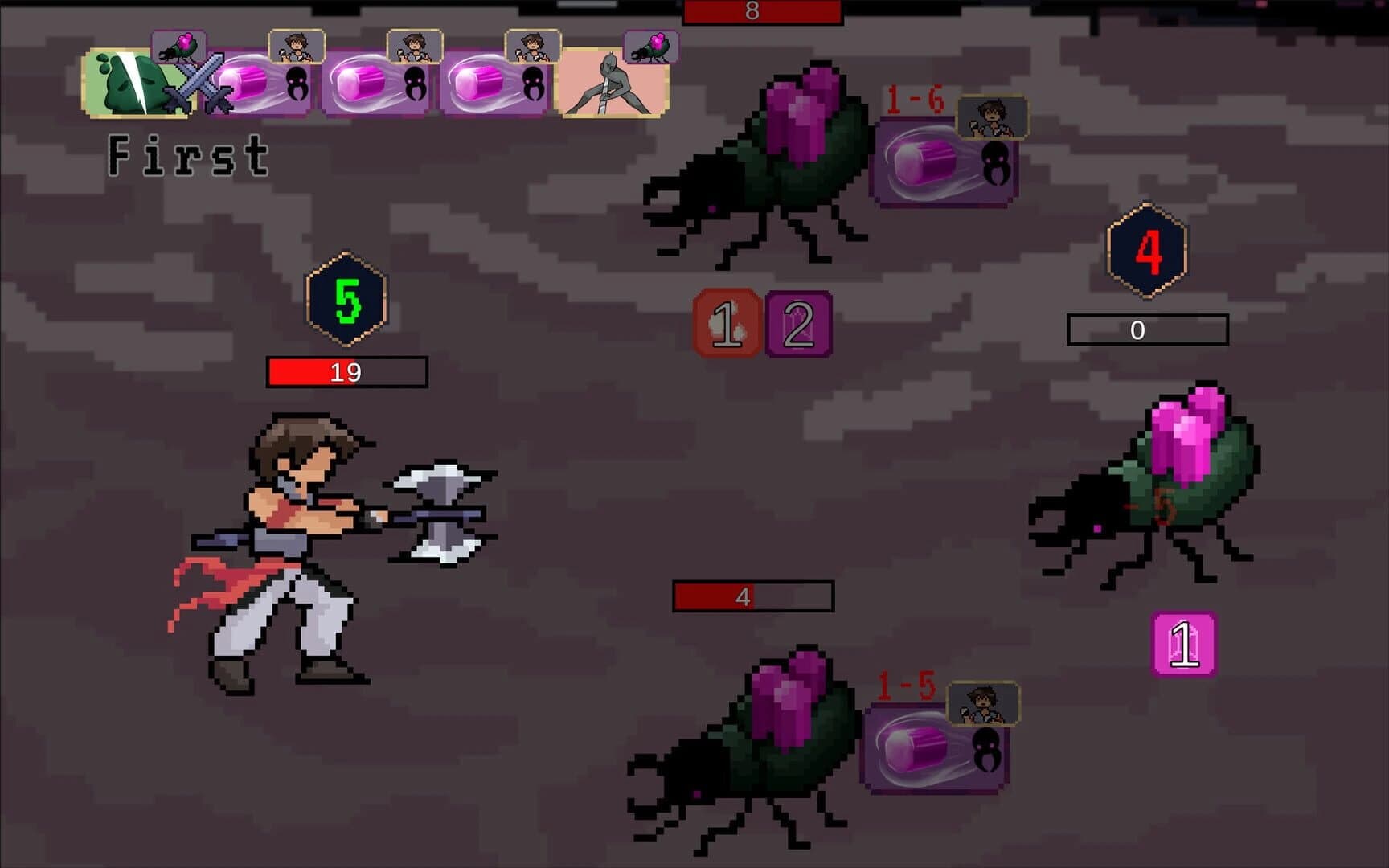Toggle the red smoke status marked 1
Screen dimensions: 1389x868
pyautogui.click(x=727, y=321)
